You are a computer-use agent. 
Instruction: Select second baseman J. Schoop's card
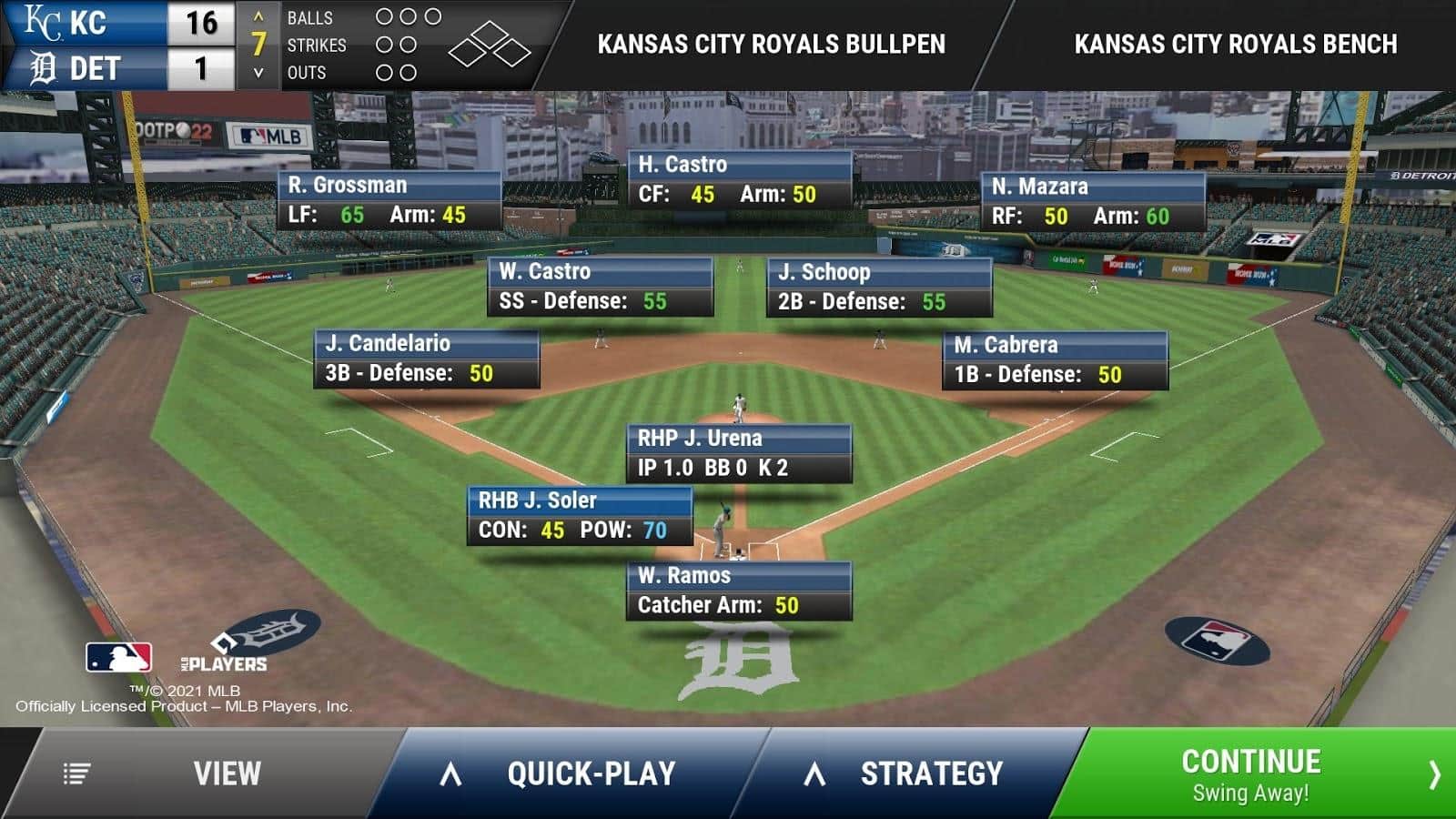click(x=879, y=288)
